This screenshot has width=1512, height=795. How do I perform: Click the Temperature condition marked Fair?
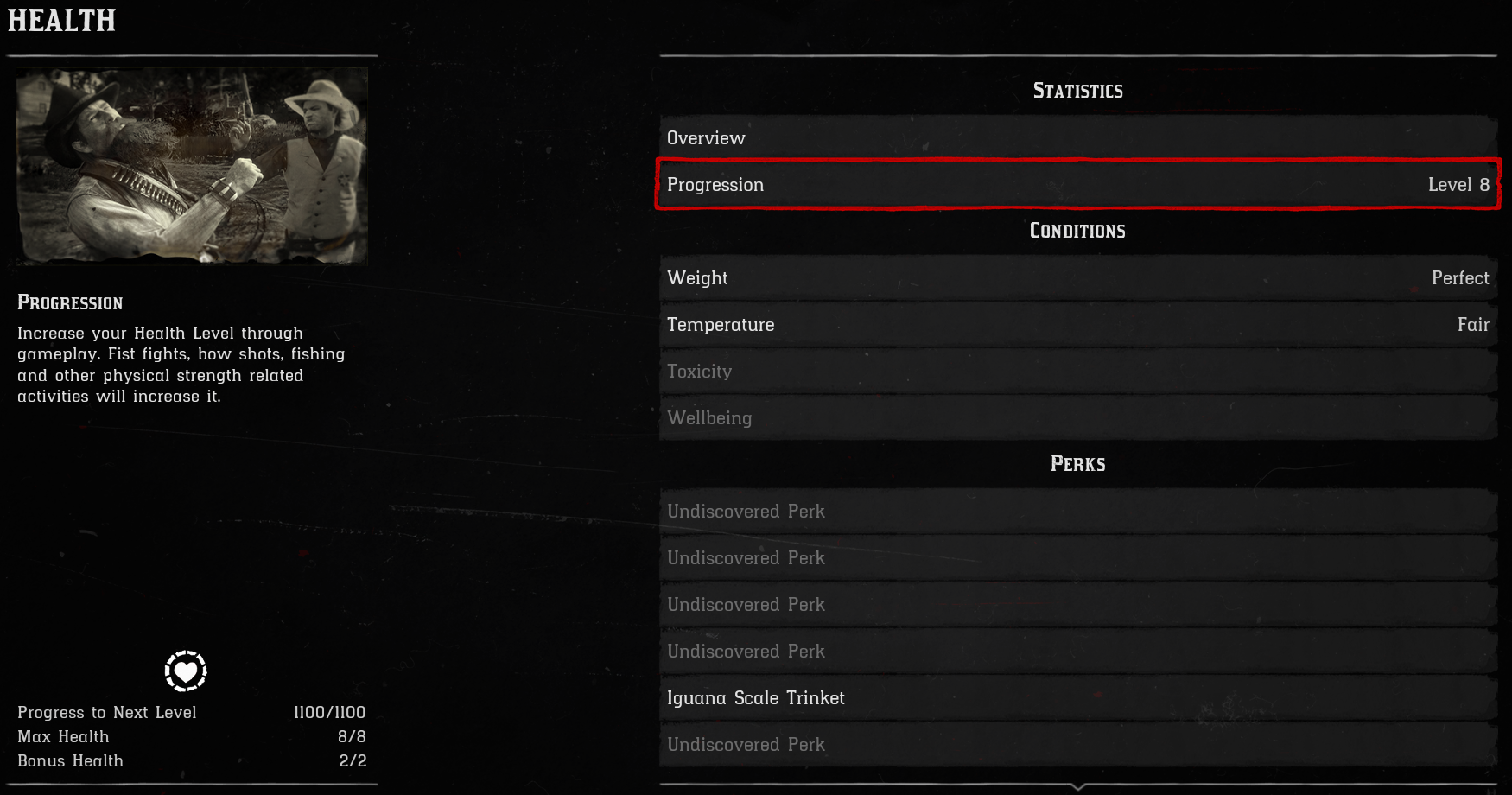[x=1078, y=325]
